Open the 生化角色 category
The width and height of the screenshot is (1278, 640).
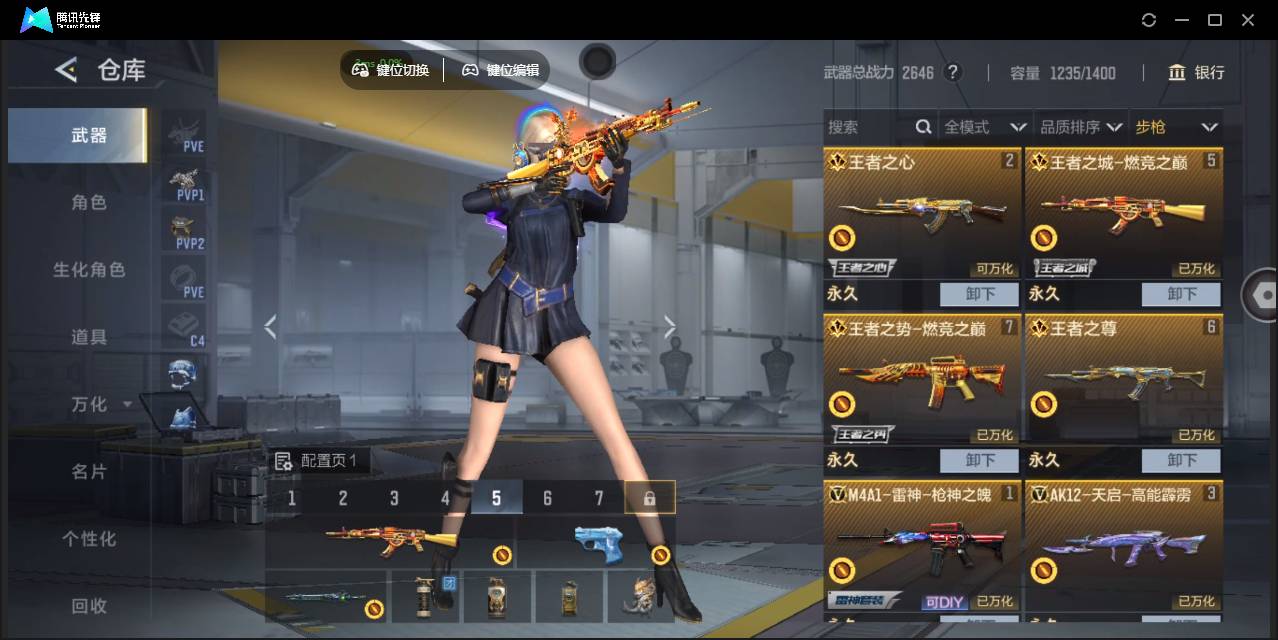[x=88, y=270]
